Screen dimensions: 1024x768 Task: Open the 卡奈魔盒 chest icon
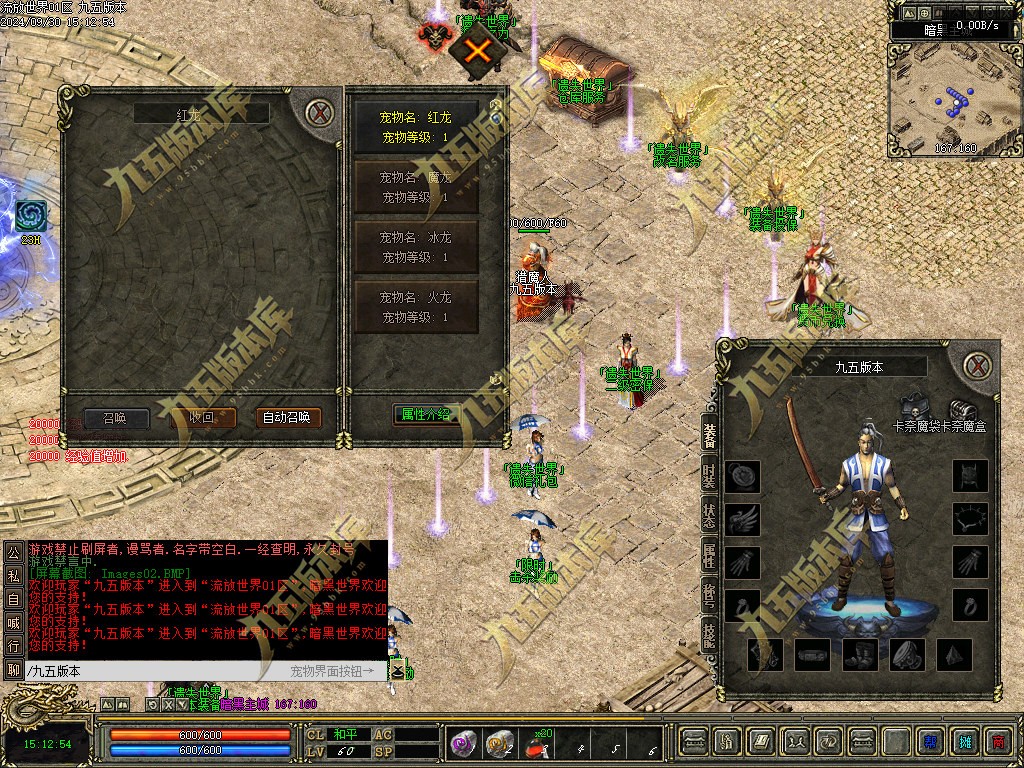coord(963,410)
